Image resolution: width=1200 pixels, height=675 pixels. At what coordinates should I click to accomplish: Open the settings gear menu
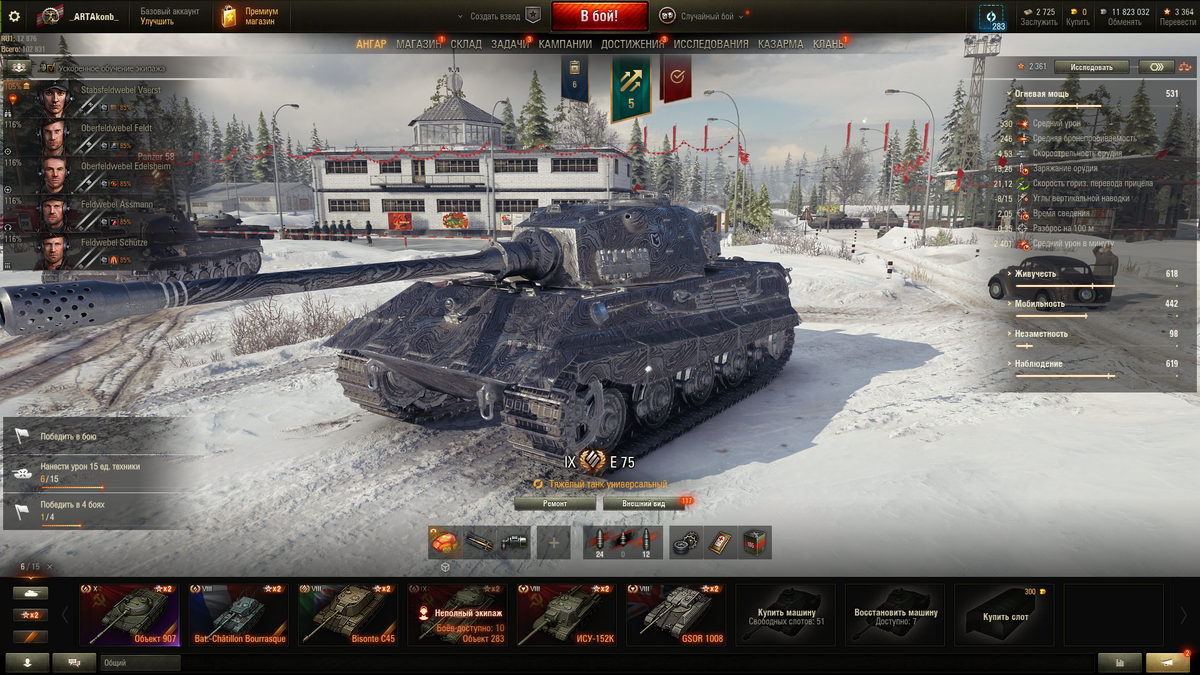click(x=14, y=16)
